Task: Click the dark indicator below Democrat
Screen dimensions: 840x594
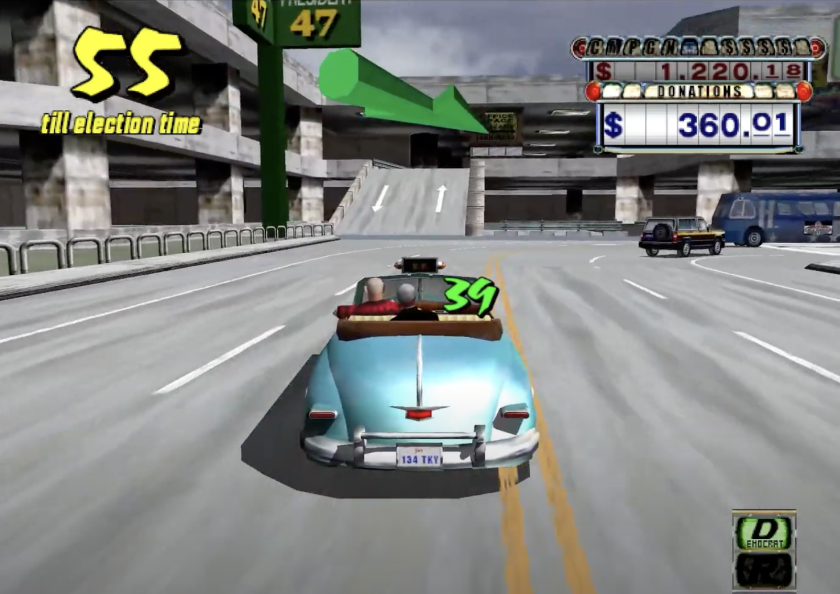Action: (764, 569)
